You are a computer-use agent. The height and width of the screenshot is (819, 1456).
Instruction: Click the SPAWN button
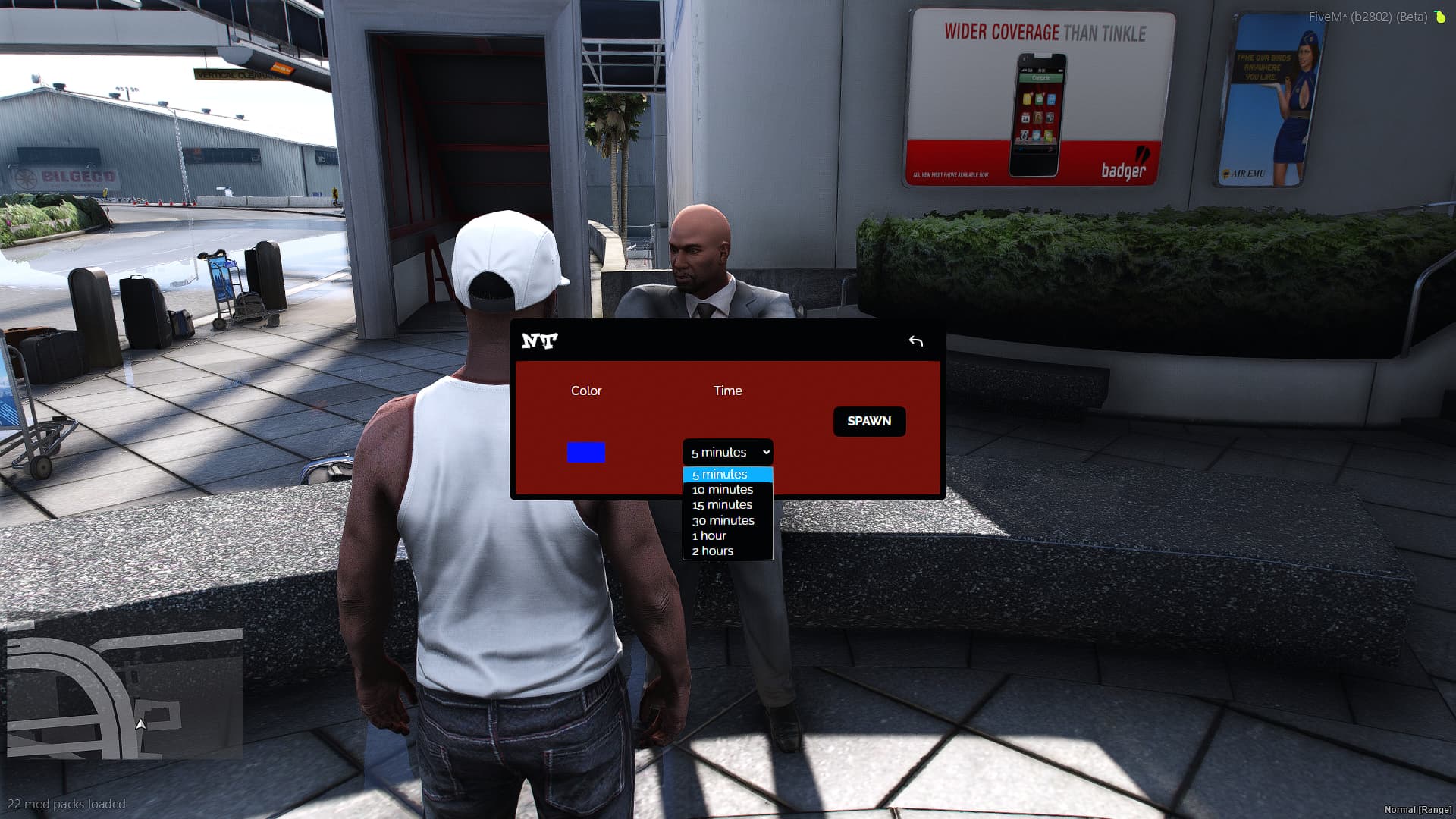pyautogui.click(x=869, y=421)
